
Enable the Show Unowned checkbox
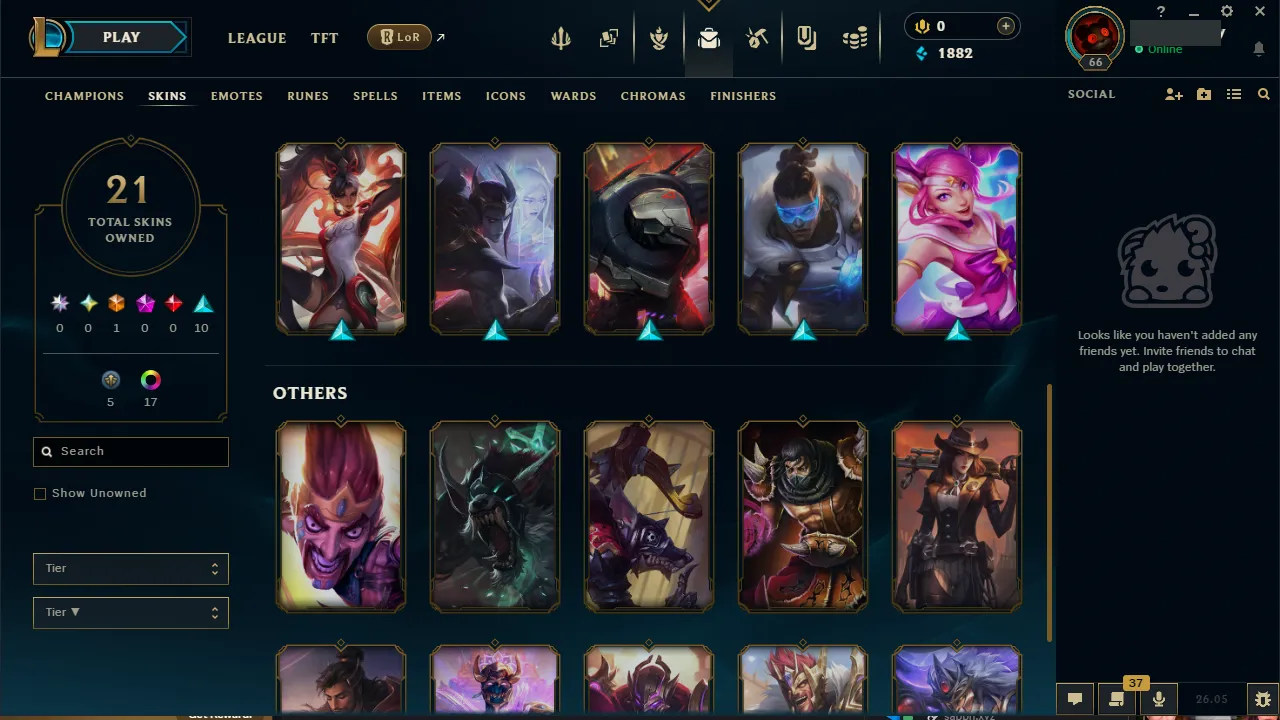tap(40, 493)
